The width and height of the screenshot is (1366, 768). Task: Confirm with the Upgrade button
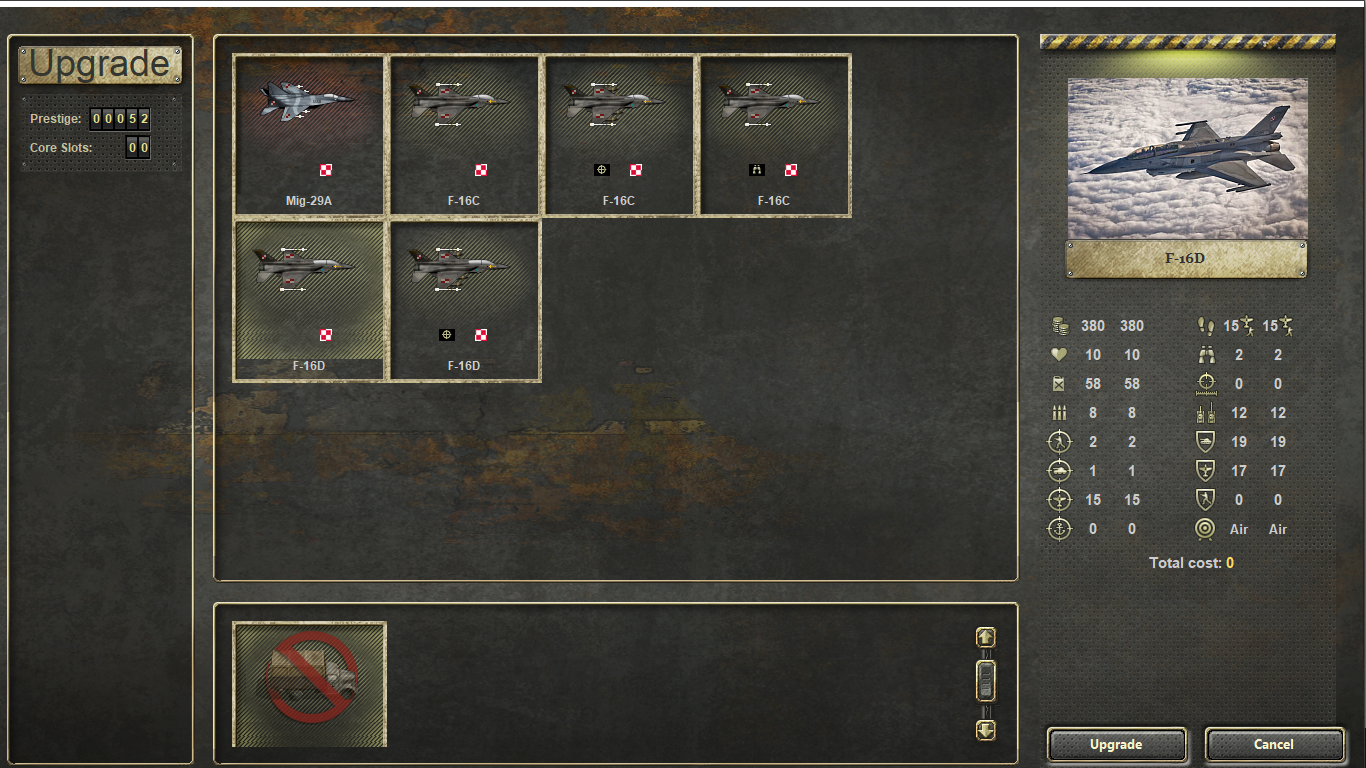(1116, 744)
